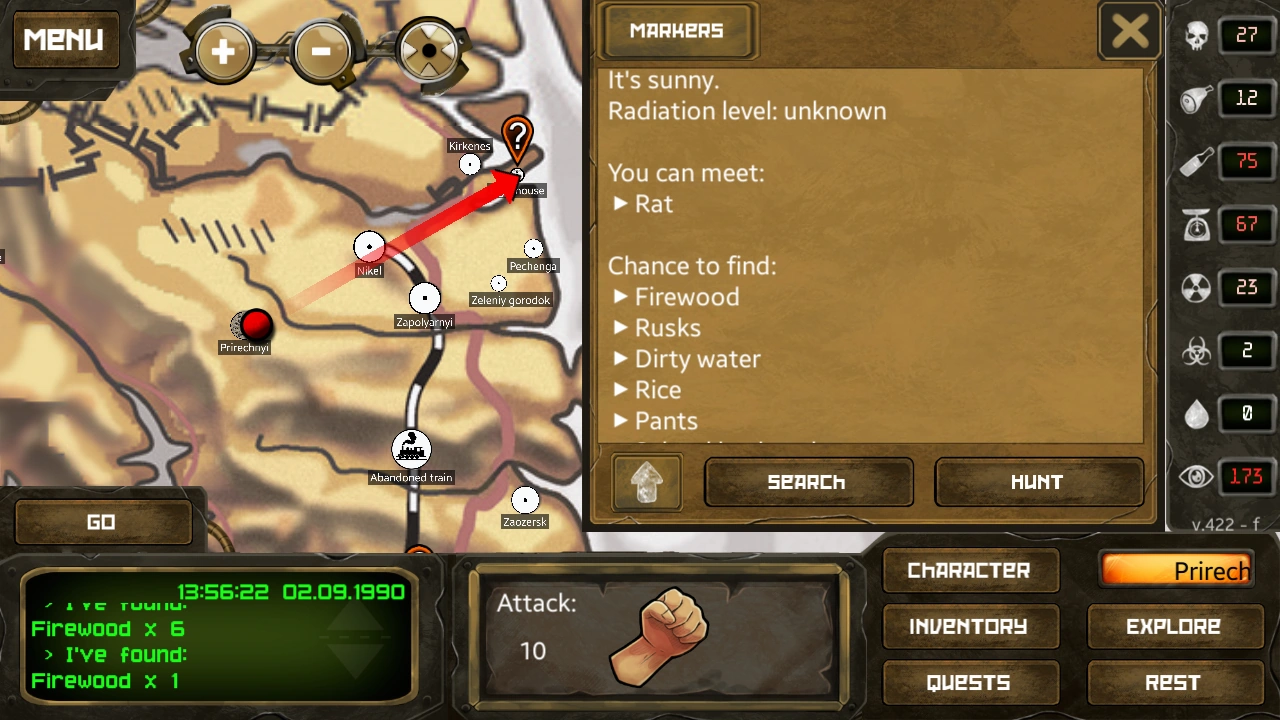Zoom out the map with minus button
The height and width of the screenshot is (720, 1280).
[322, 50]
